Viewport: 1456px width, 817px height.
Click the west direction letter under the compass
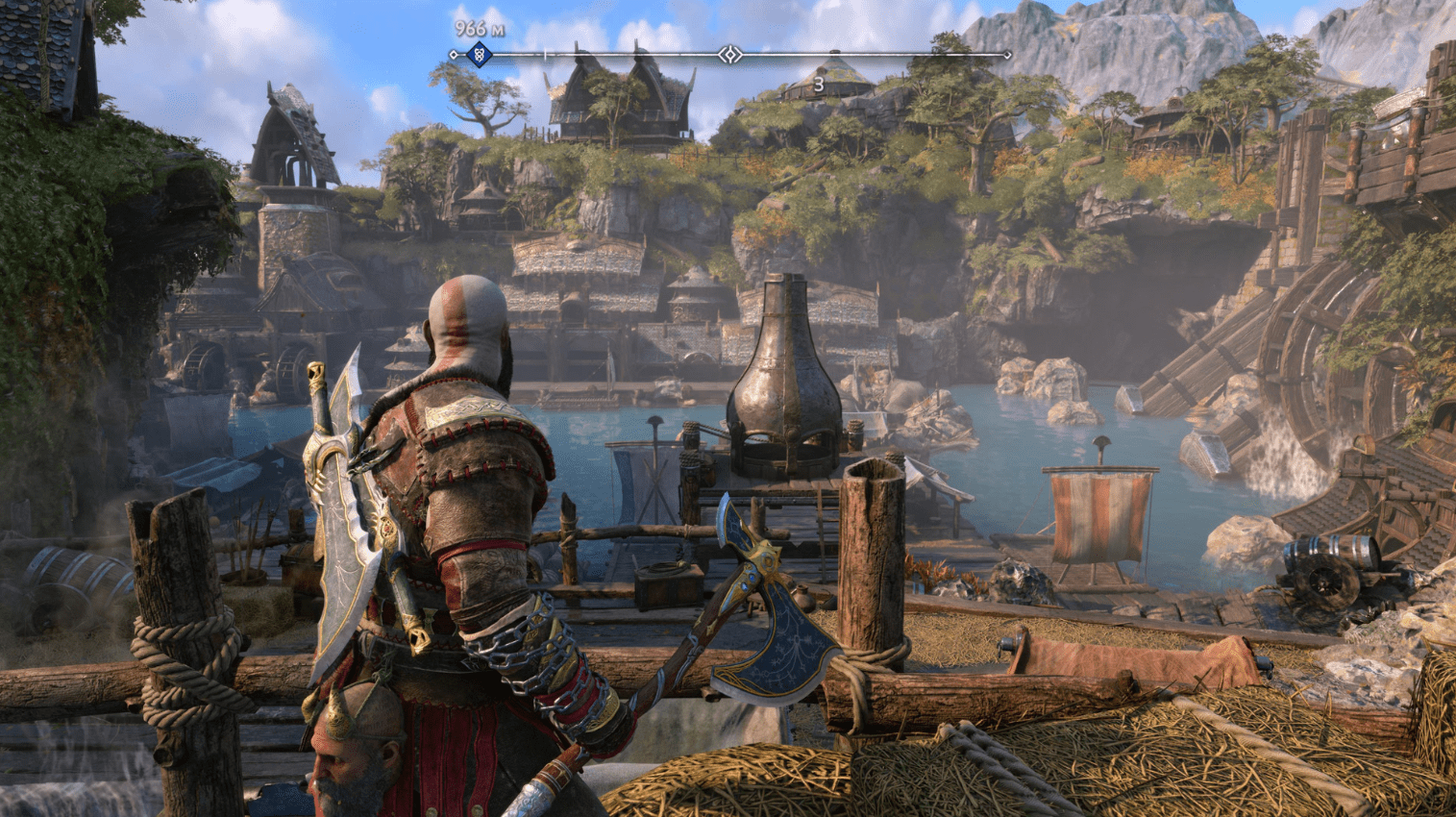tap(818, 85)
